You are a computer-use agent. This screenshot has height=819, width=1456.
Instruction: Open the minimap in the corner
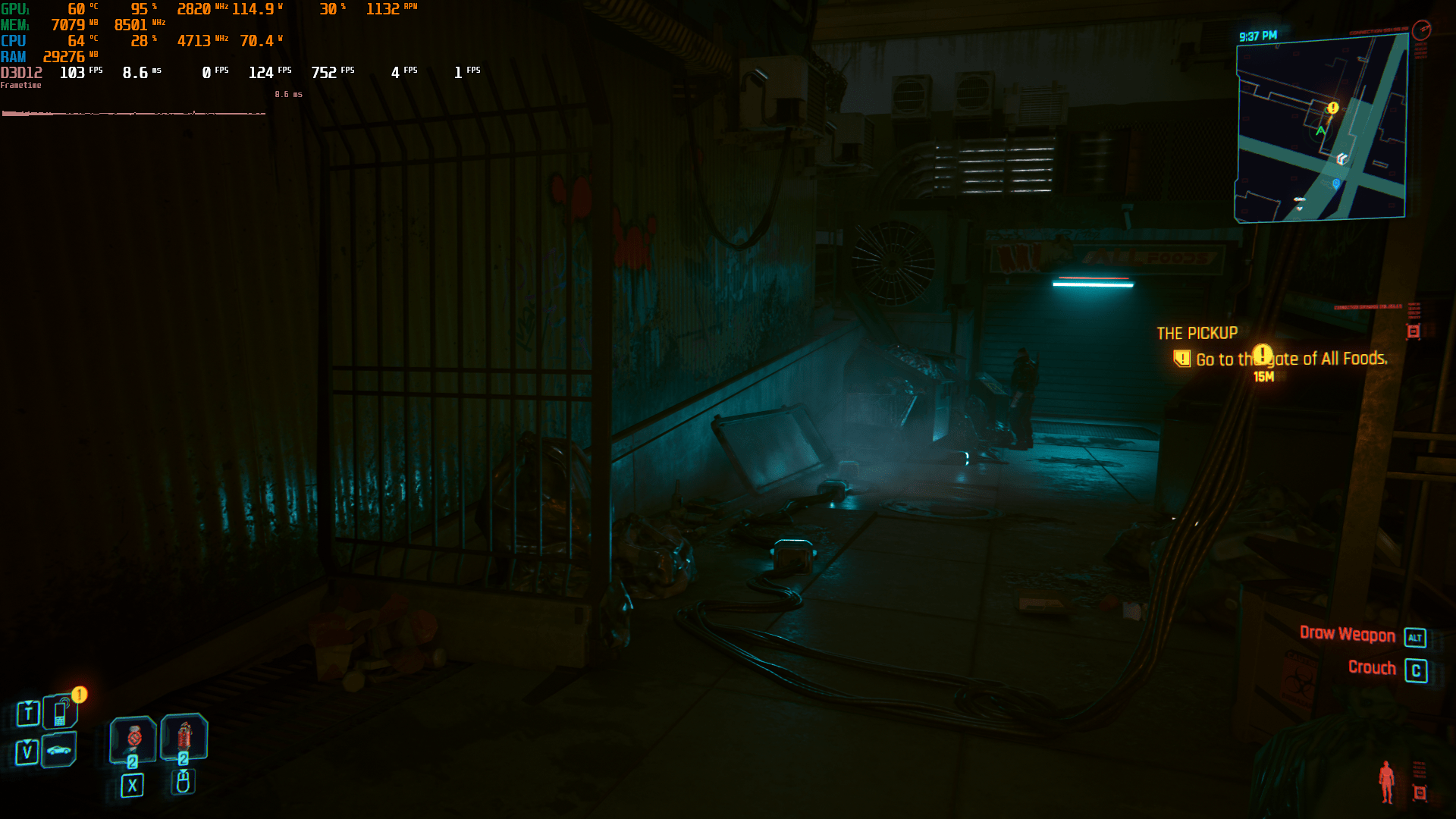click(x=1321, y=129)
